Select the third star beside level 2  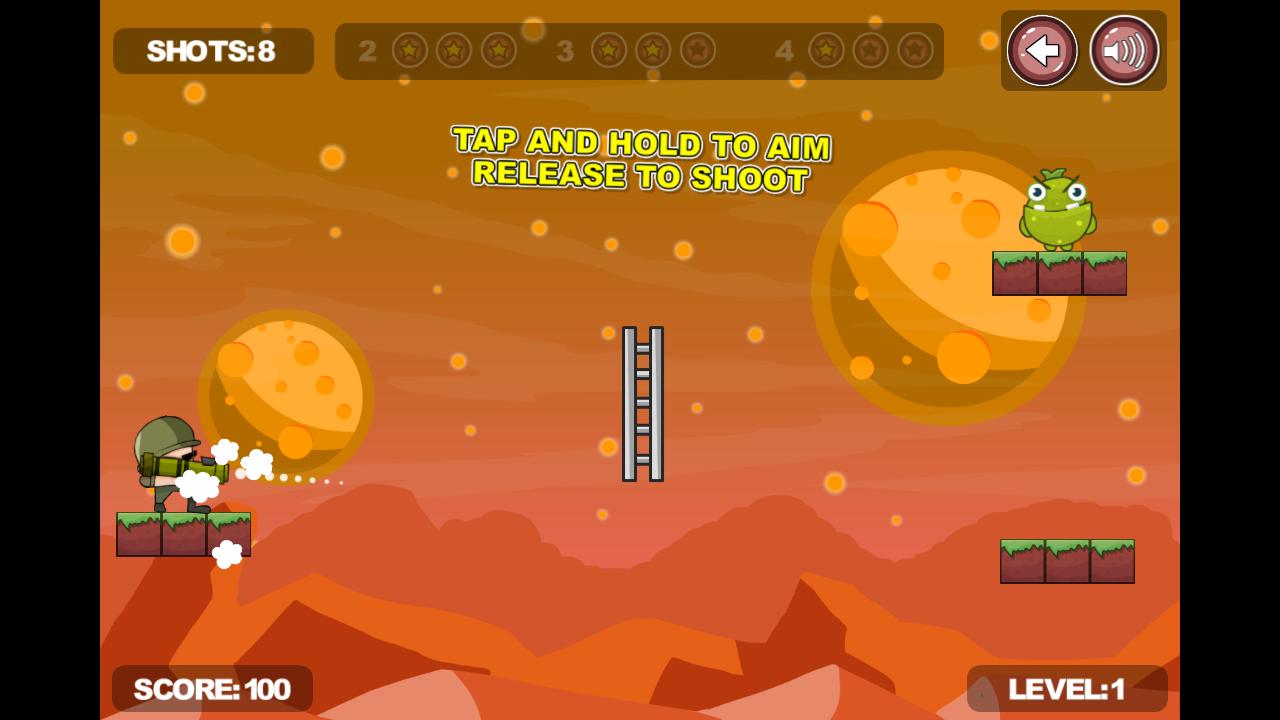pyautogui.click(x=499, y=51)
